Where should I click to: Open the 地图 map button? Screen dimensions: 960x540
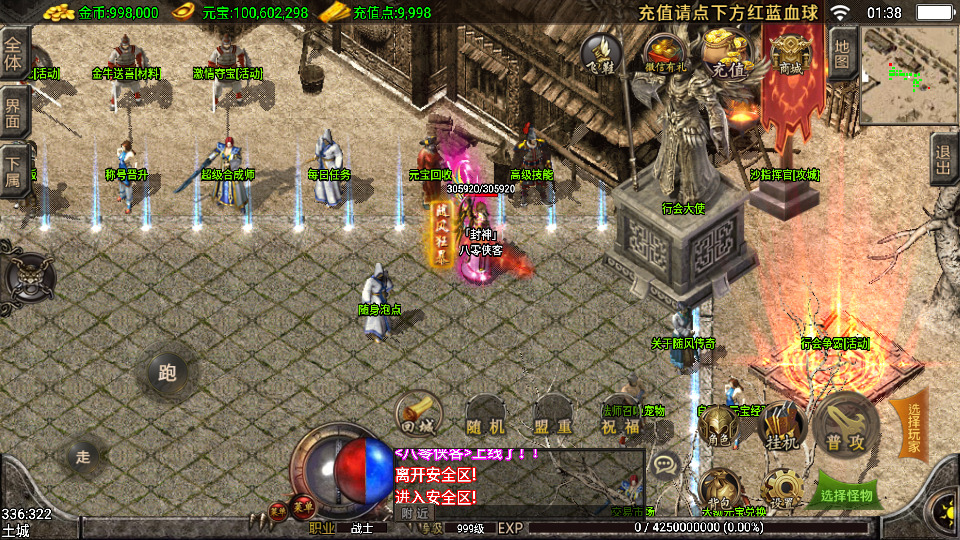click(x=842, y=53)
